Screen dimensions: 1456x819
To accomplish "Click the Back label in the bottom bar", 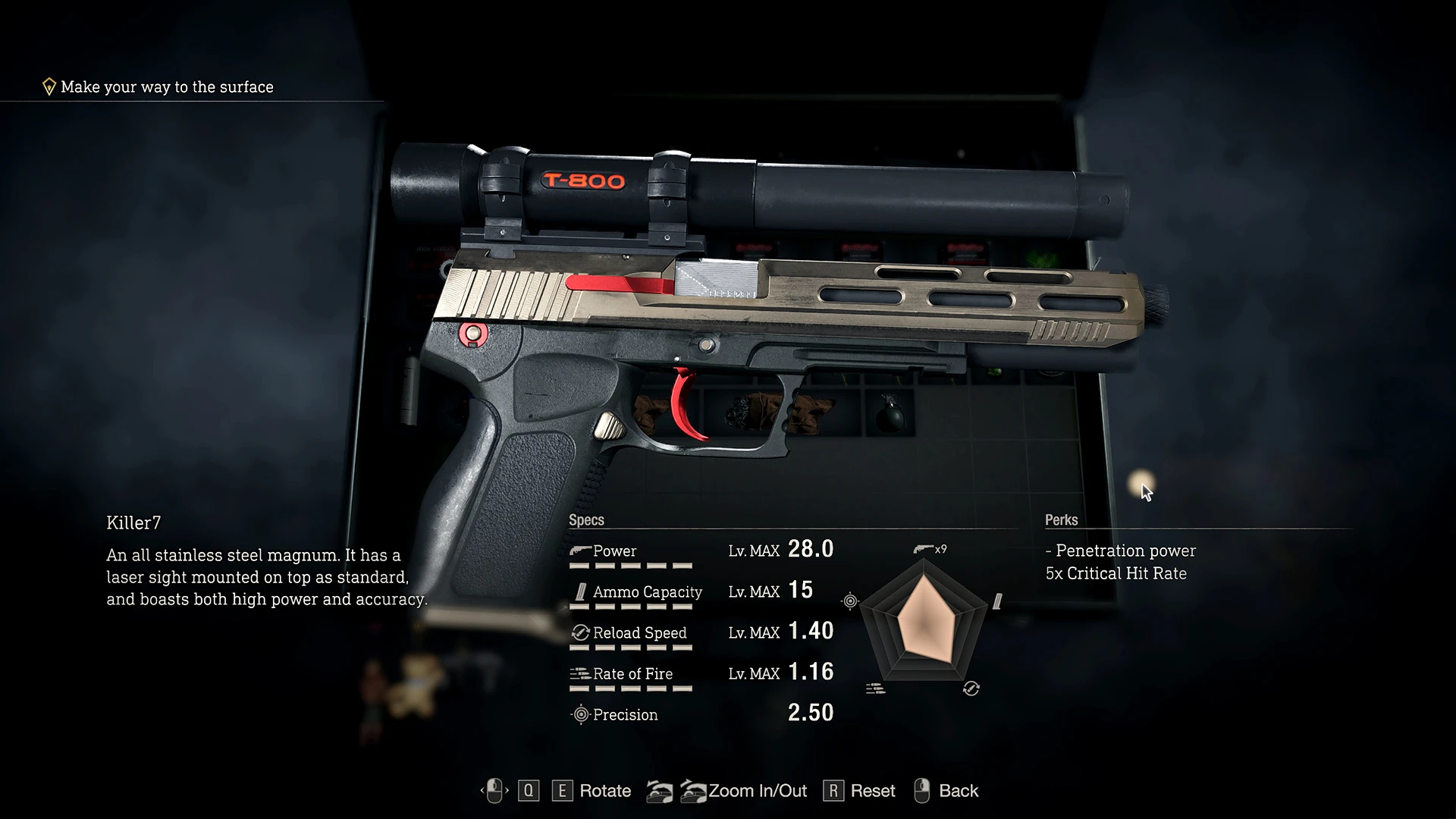I will click(x=958, y=791).
